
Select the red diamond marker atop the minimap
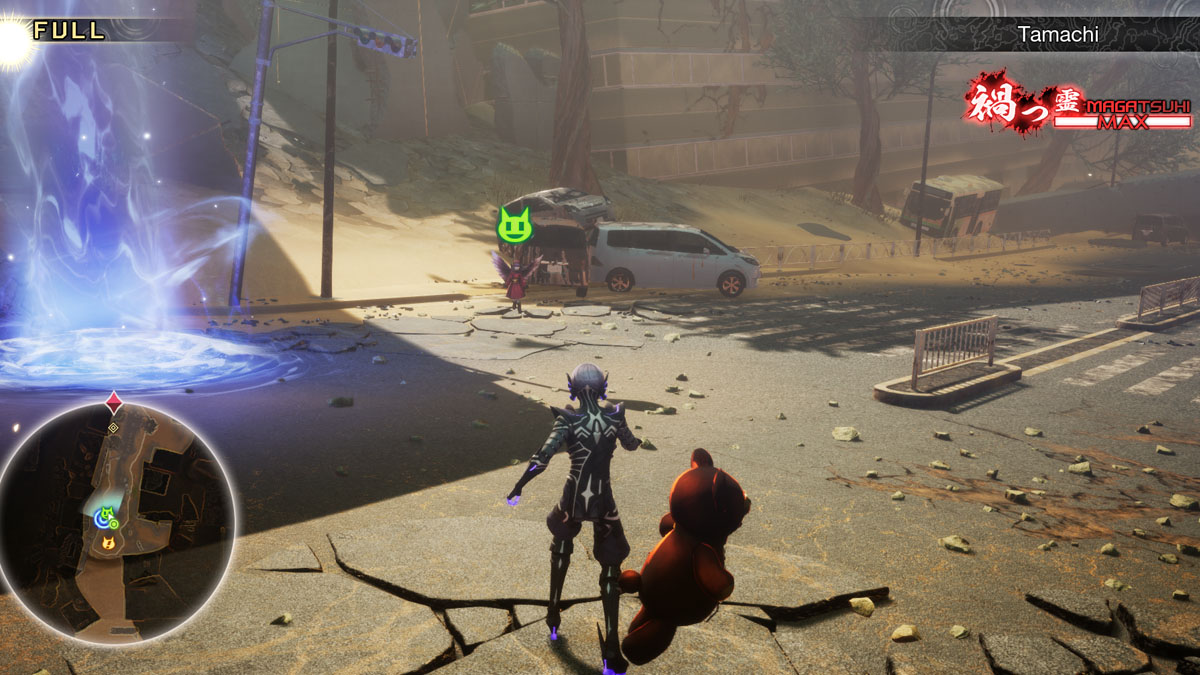(114, 403)
